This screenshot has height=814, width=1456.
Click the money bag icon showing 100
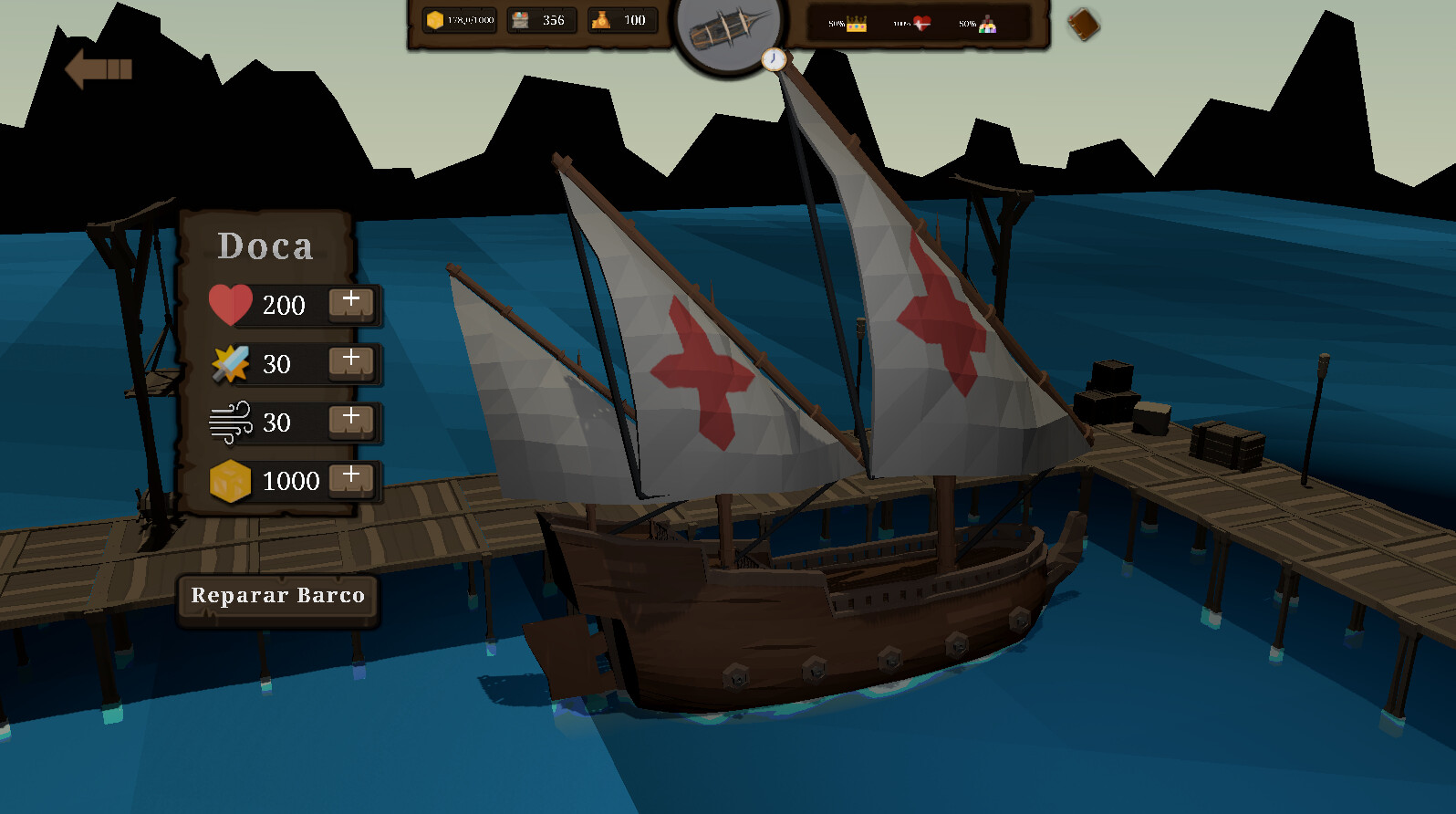[622, 19]
